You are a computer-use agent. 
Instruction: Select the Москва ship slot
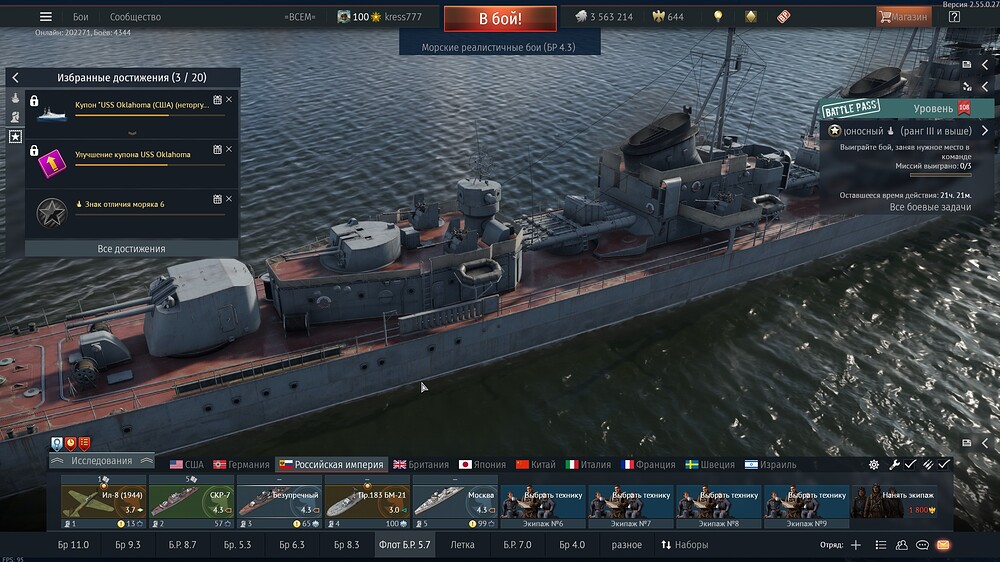click(454, 501)
